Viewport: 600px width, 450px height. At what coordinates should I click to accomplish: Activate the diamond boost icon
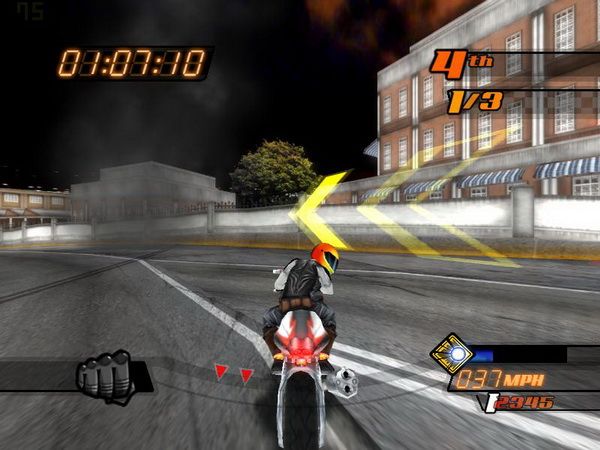pos(451,353)
